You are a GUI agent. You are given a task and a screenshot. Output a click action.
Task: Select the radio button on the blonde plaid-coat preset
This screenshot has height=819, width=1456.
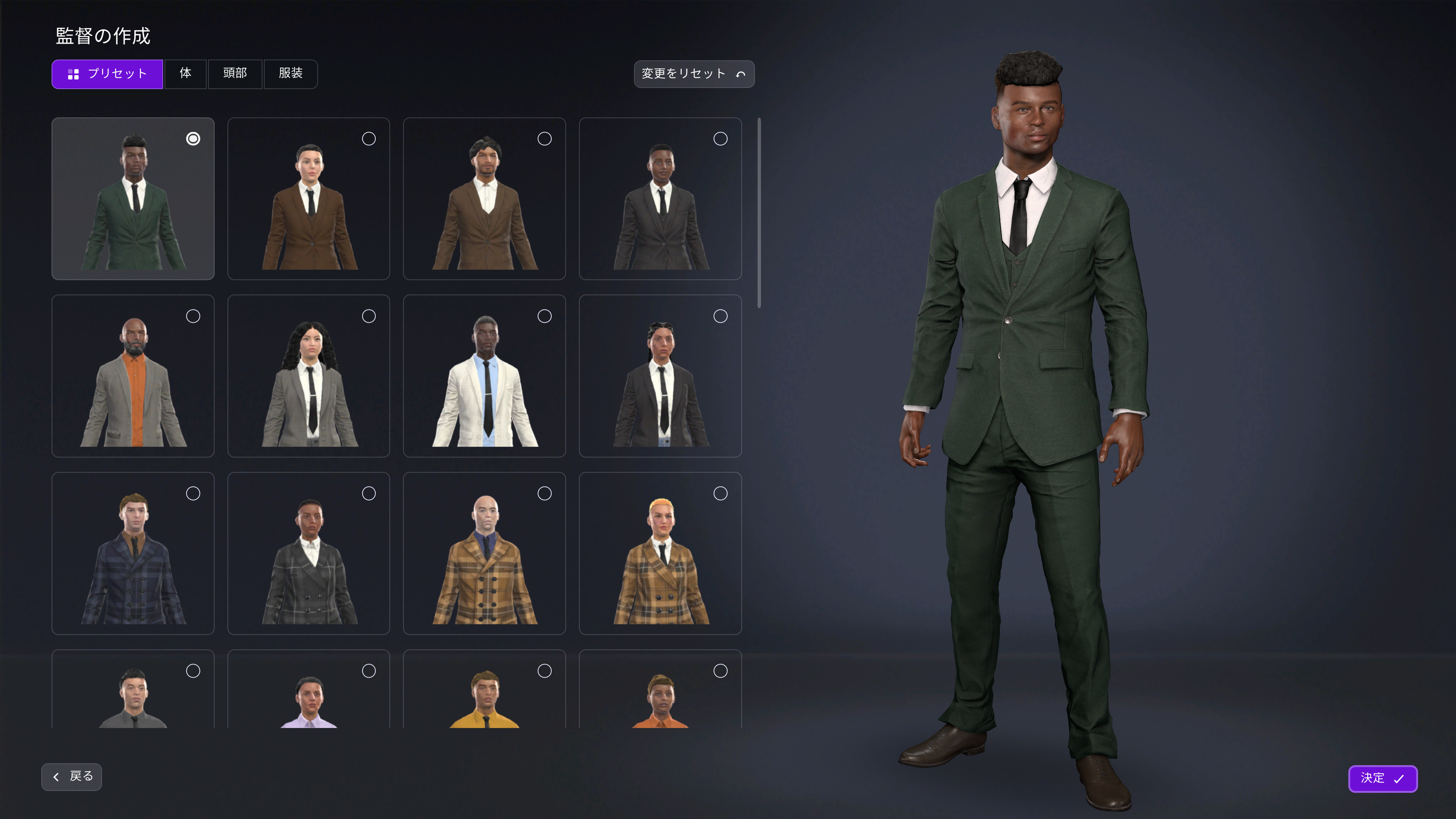pyautogui.click(x=720, y=493)
